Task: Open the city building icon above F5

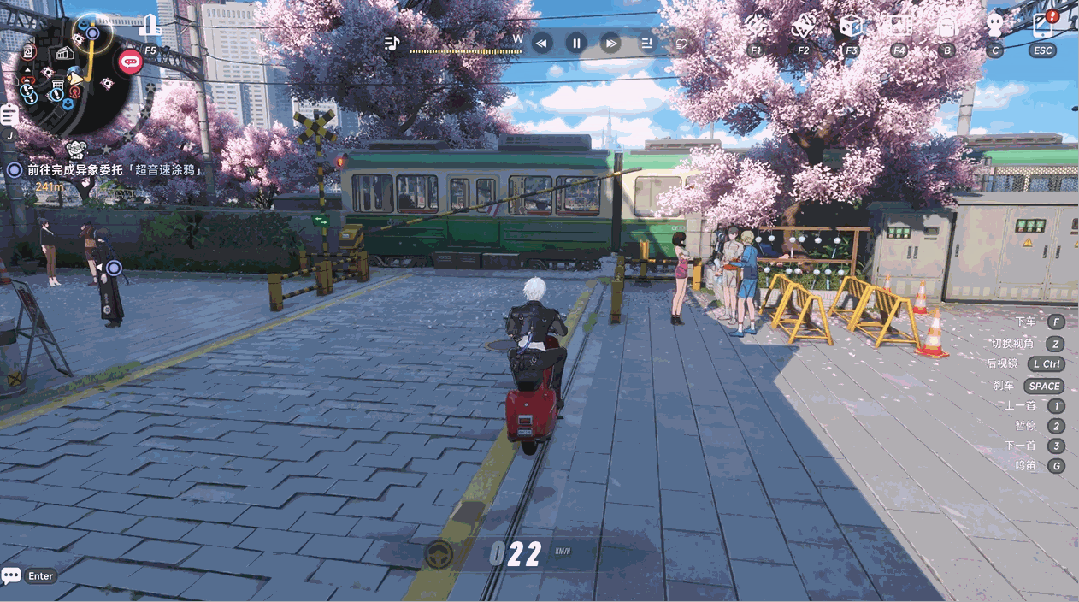Action: coord(150,26)
